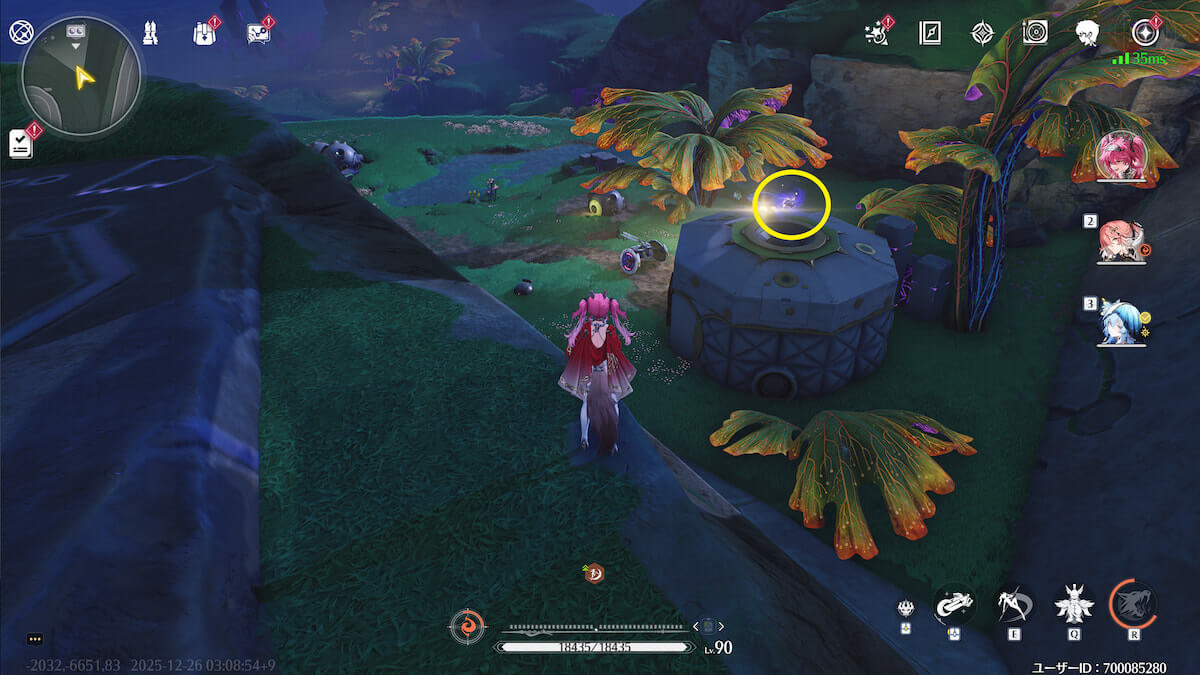Switch to party member slot 2
Viewport: 1200px width, 675px height.
pyautogui.click(x=1121, y=241)
